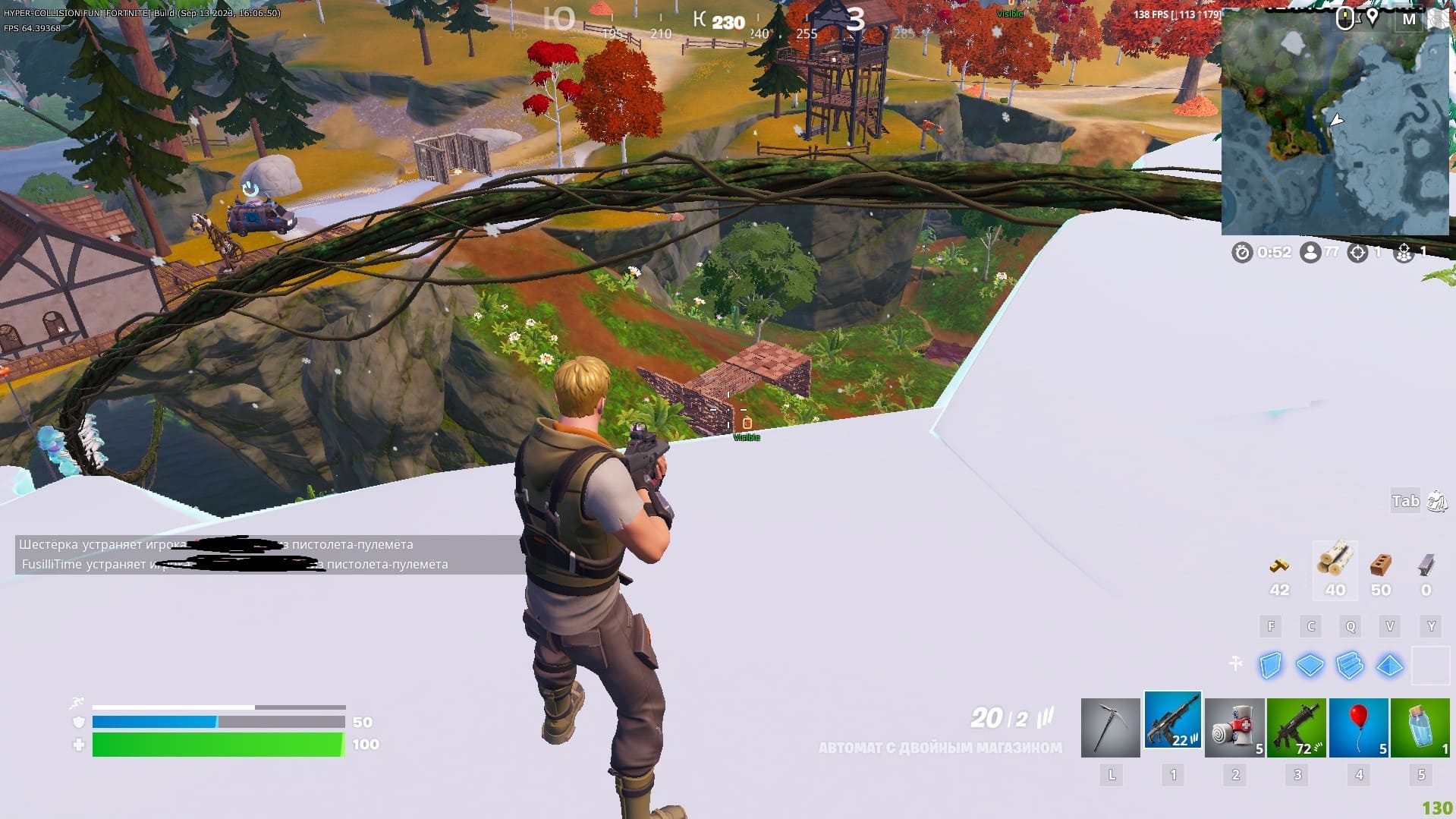The image size is (1456, 819).
Task: Select the small shield potion slot
Action: click(x=1420, y=727)
